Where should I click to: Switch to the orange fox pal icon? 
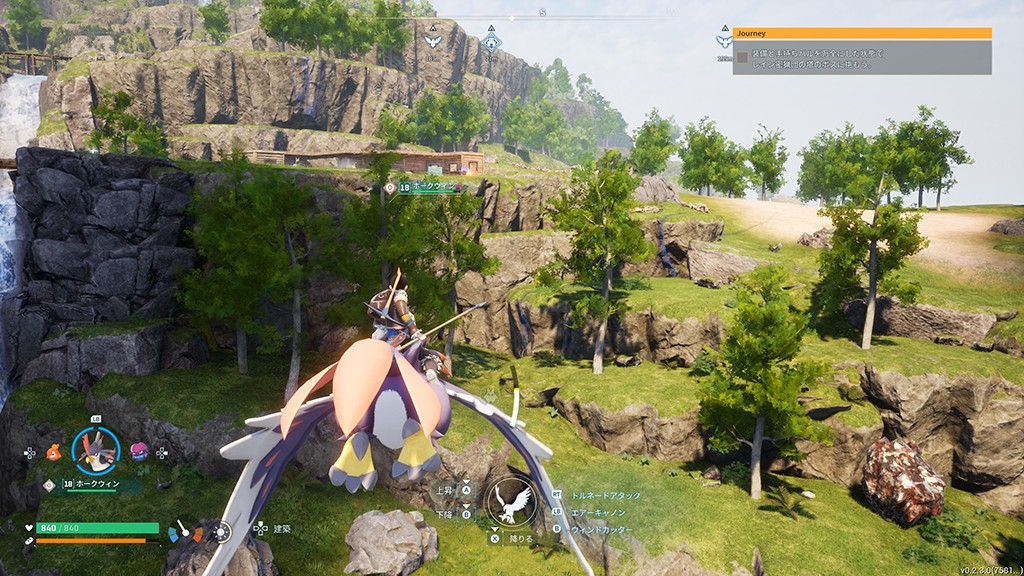pyautogui.click(x=53, y=452)
